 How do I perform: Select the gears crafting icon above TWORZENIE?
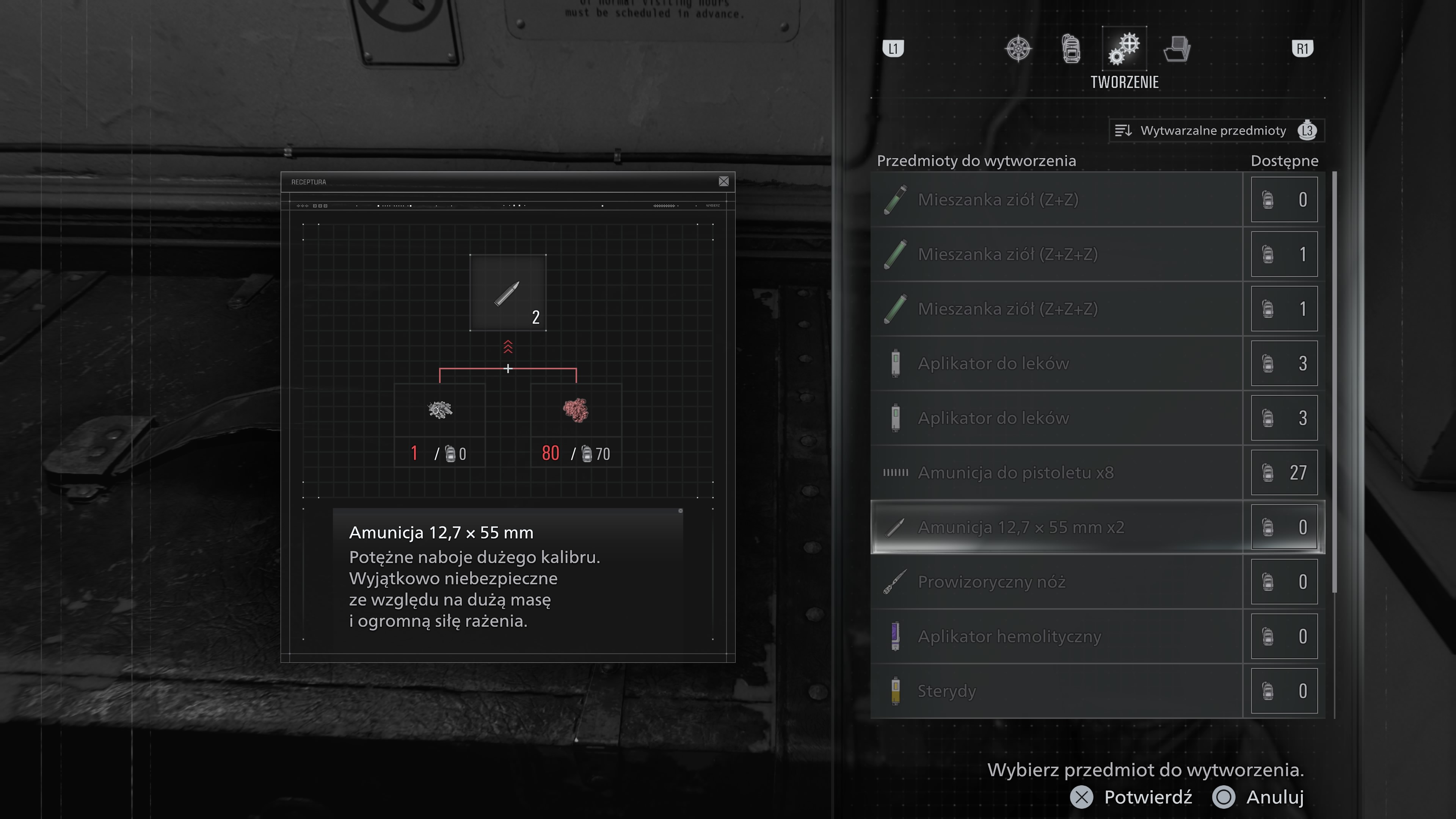(1124, 48)
